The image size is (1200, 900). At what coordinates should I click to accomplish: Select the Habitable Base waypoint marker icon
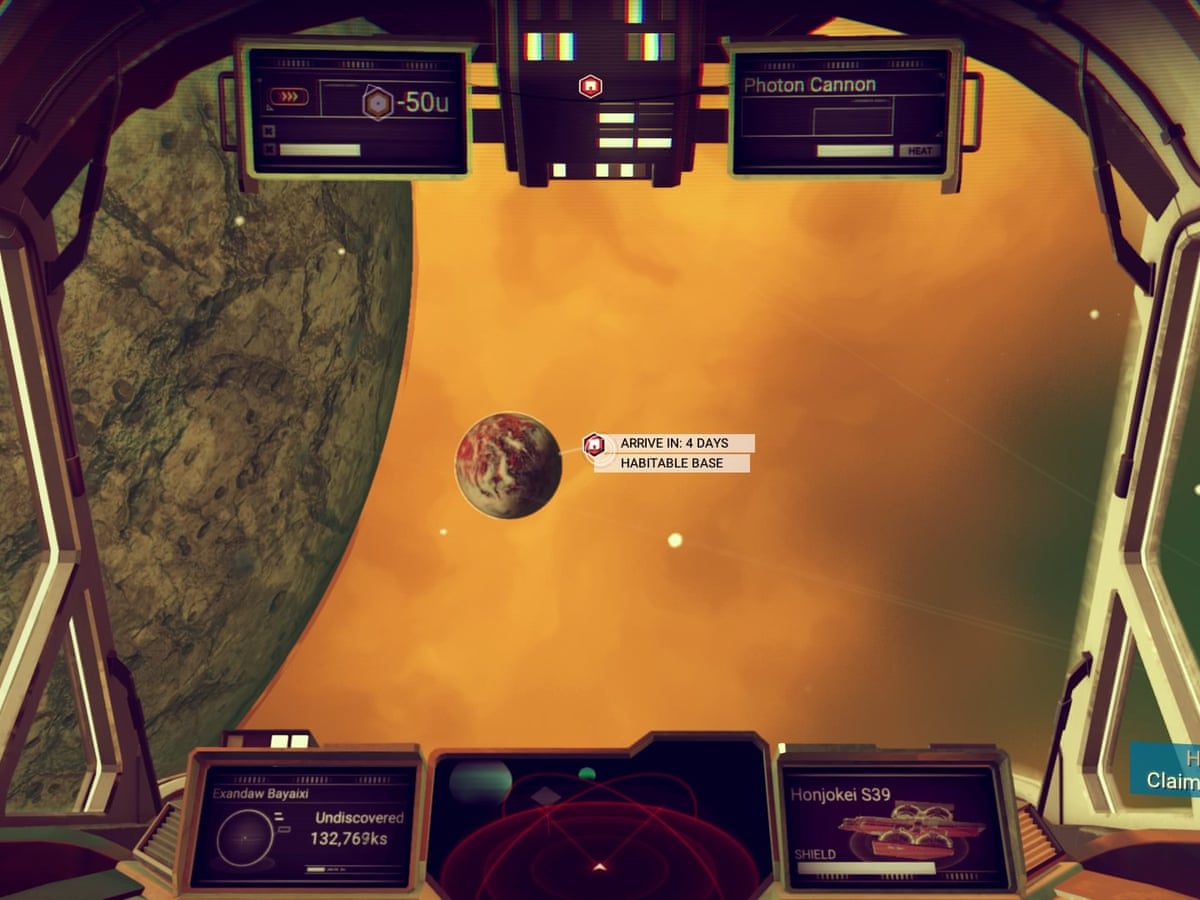(594, 444)
